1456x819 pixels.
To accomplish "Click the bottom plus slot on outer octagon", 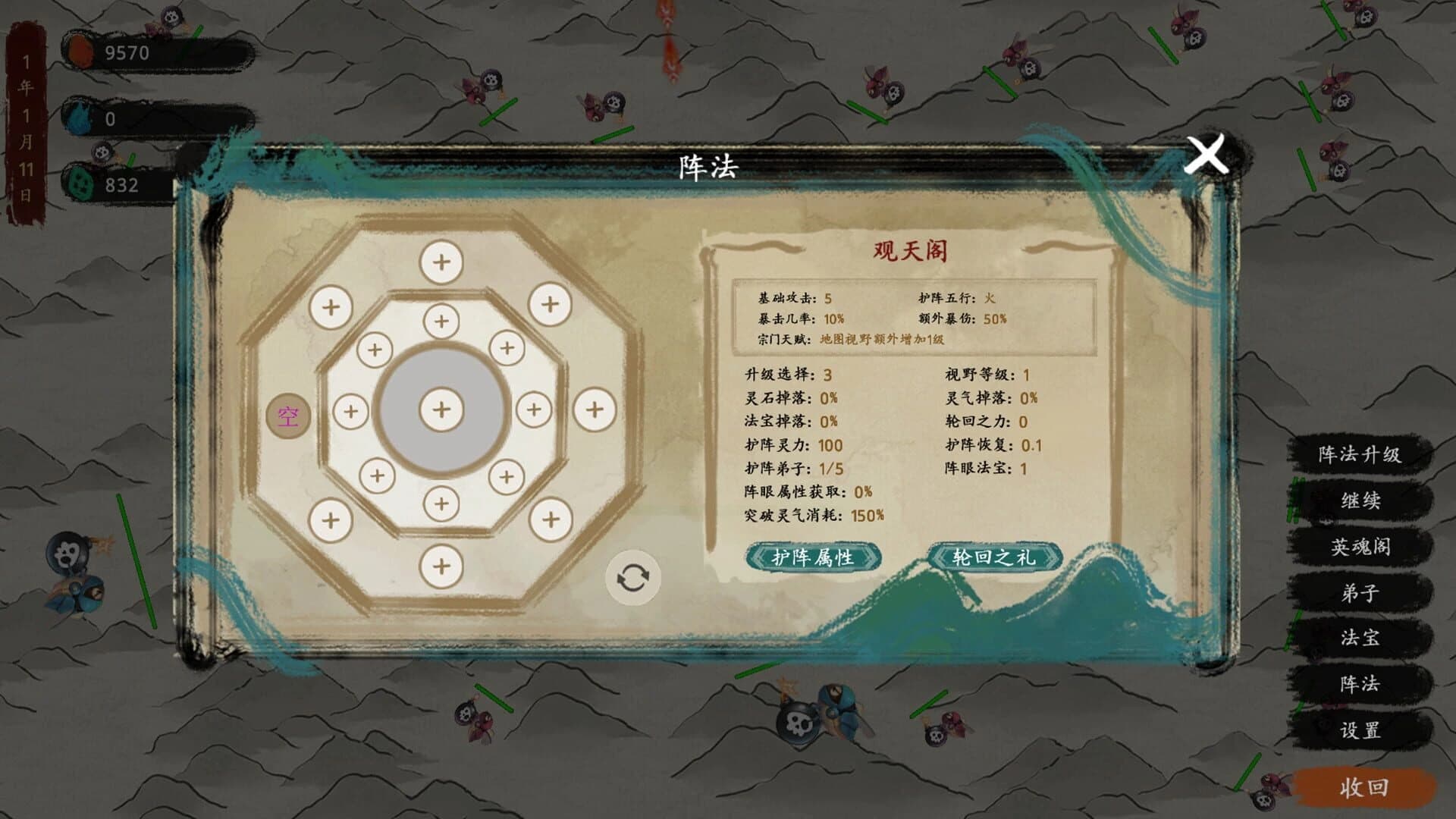I will [440, 565].
